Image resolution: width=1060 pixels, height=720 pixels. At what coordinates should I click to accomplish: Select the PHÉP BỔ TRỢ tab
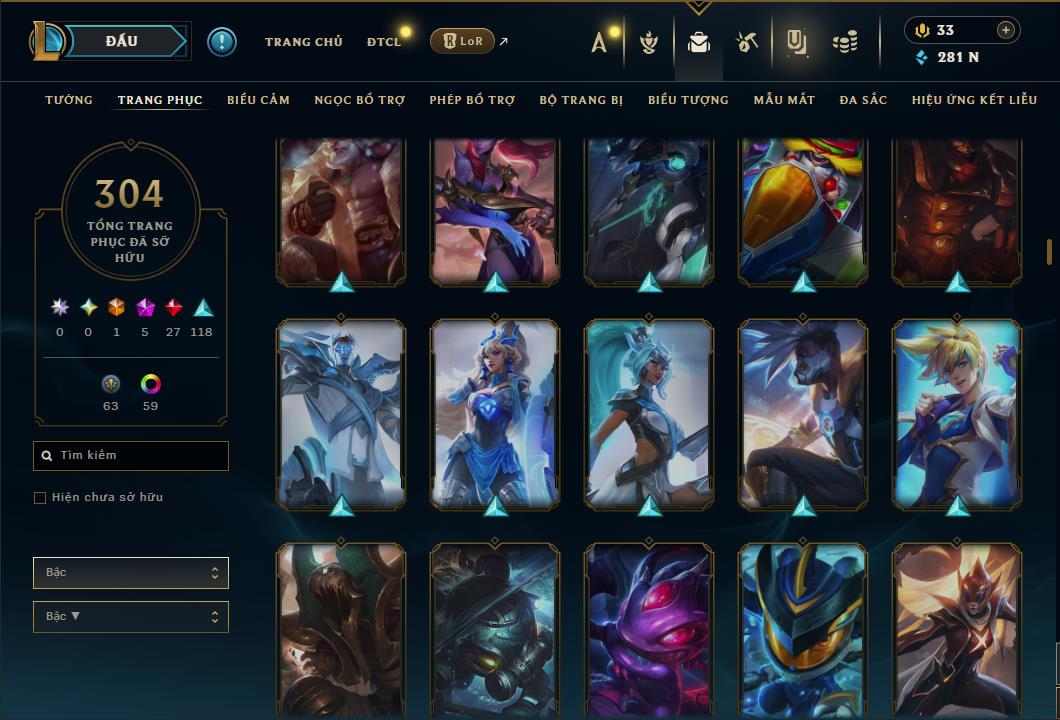tap(472, 100)
